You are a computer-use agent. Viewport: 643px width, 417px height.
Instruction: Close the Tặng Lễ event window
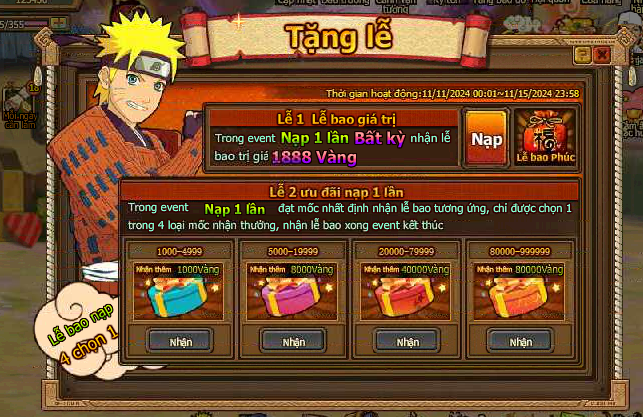(600, 56)
